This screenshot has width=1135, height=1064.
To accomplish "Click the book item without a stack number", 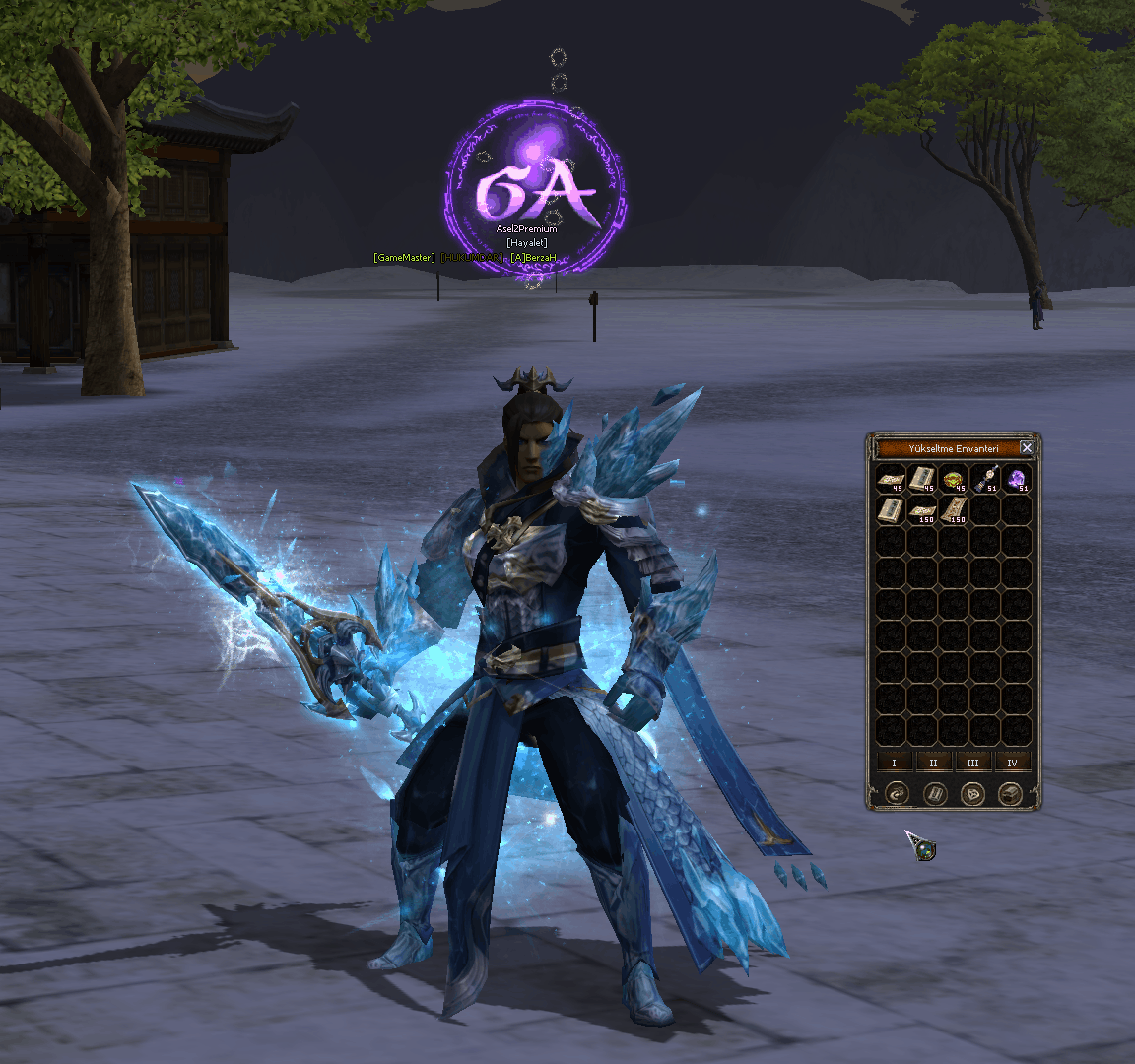I will pos(891,510).
